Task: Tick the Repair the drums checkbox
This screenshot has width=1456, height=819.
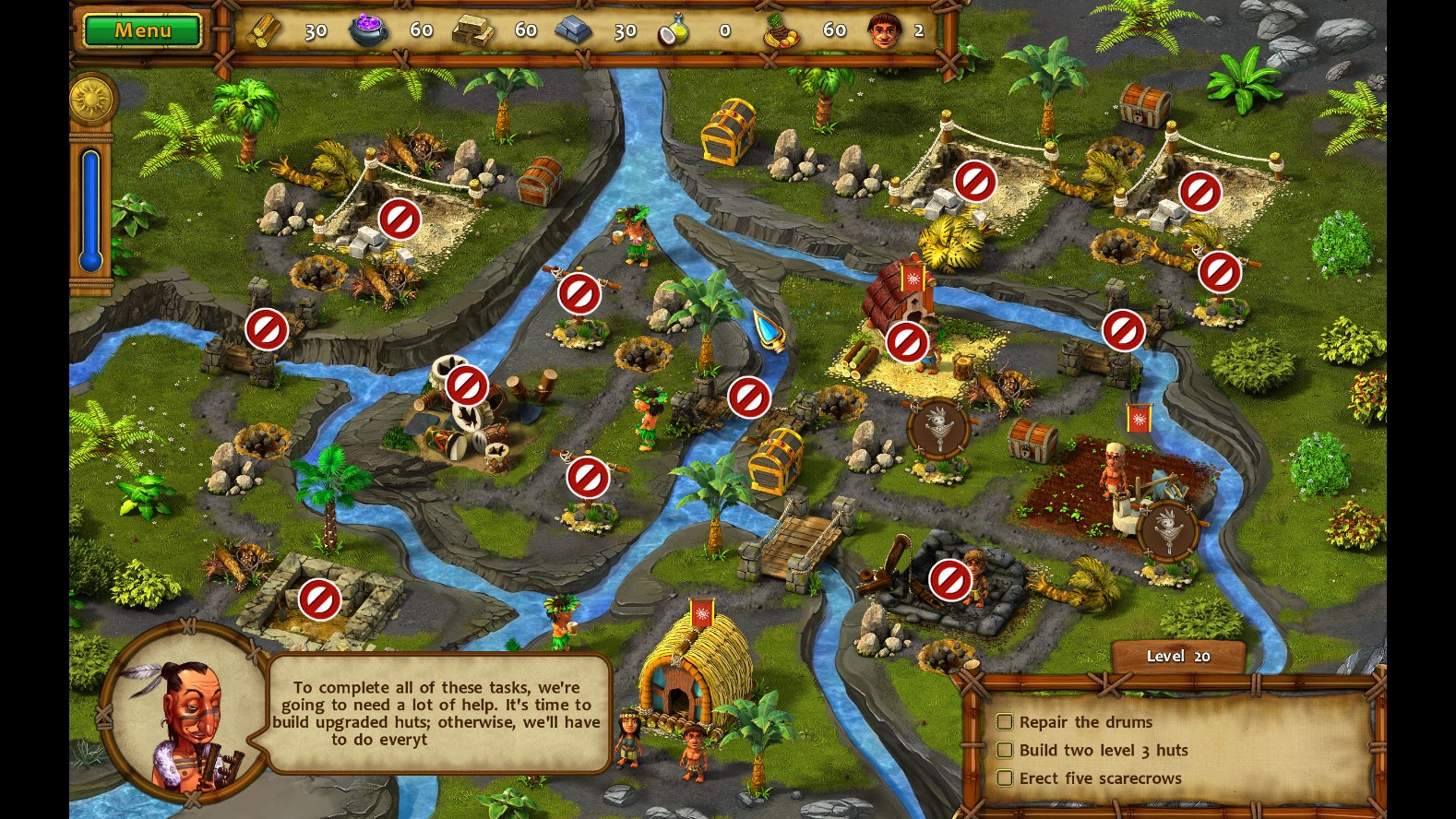Action: tap(1005, 722)
